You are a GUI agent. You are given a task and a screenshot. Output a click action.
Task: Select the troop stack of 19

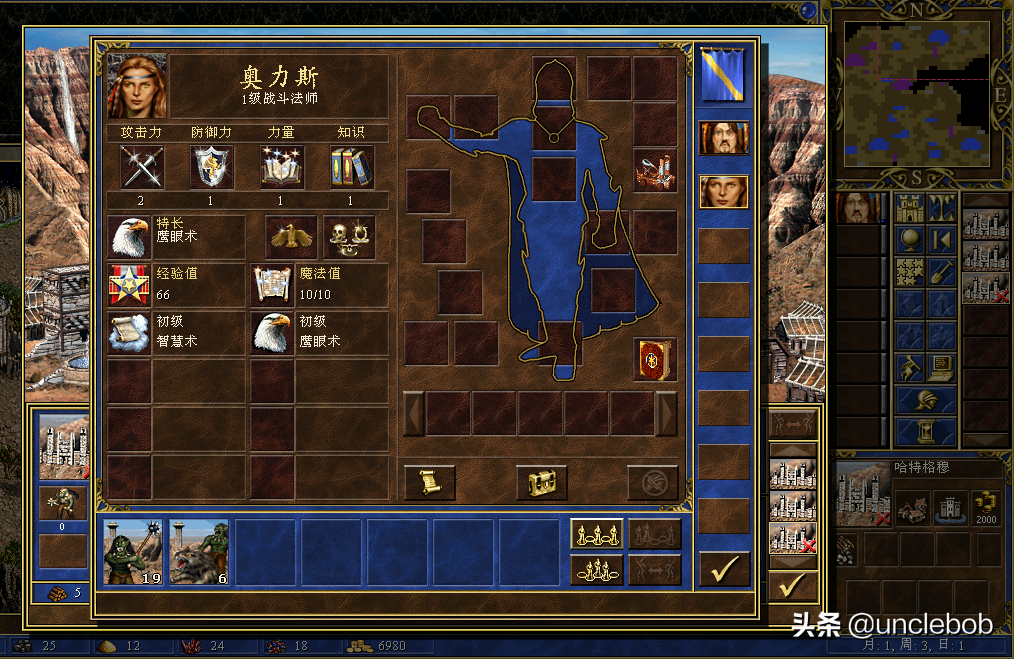coord(133,552)
